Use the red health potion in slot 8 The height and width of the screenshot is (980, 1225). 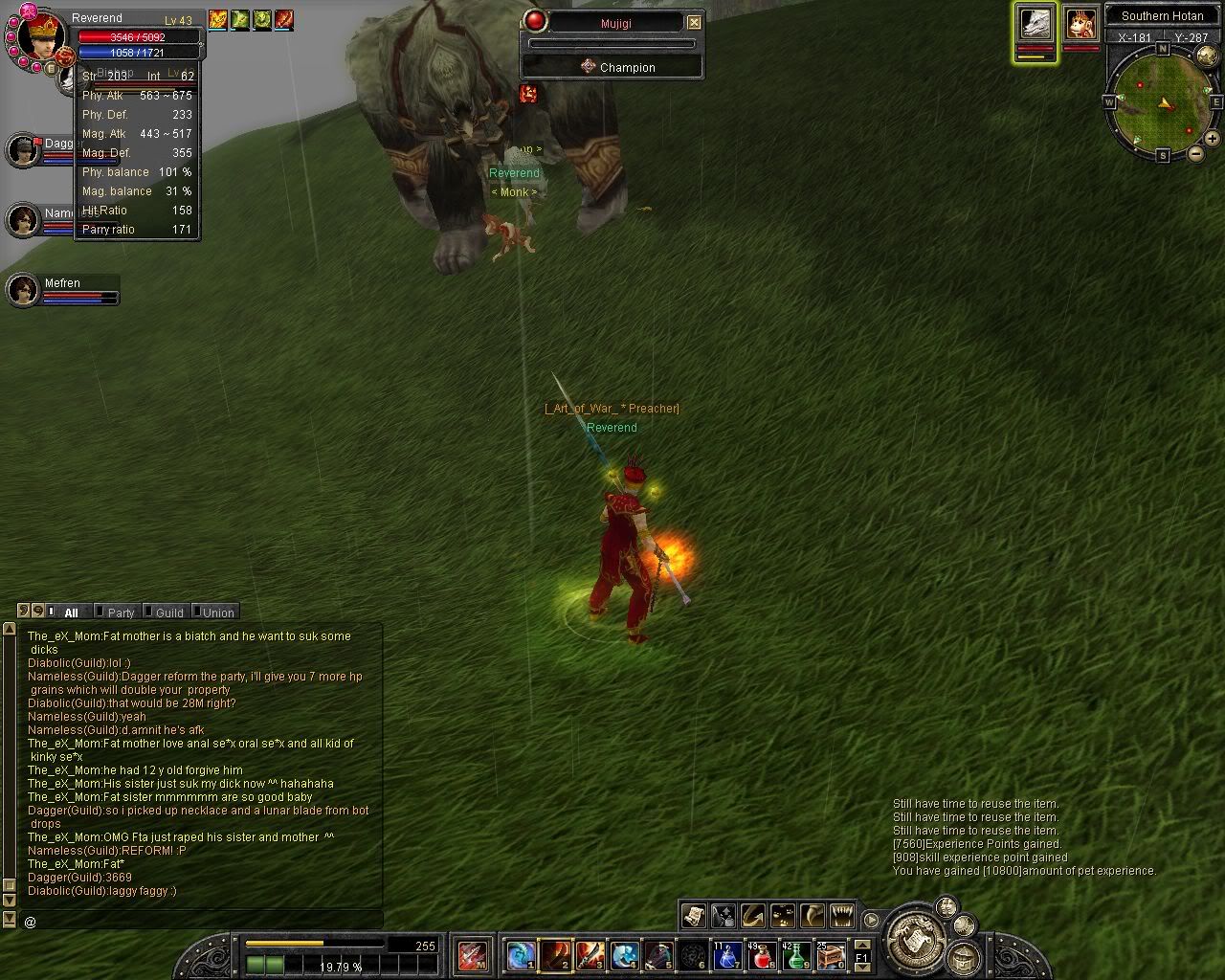click(762, 955)
